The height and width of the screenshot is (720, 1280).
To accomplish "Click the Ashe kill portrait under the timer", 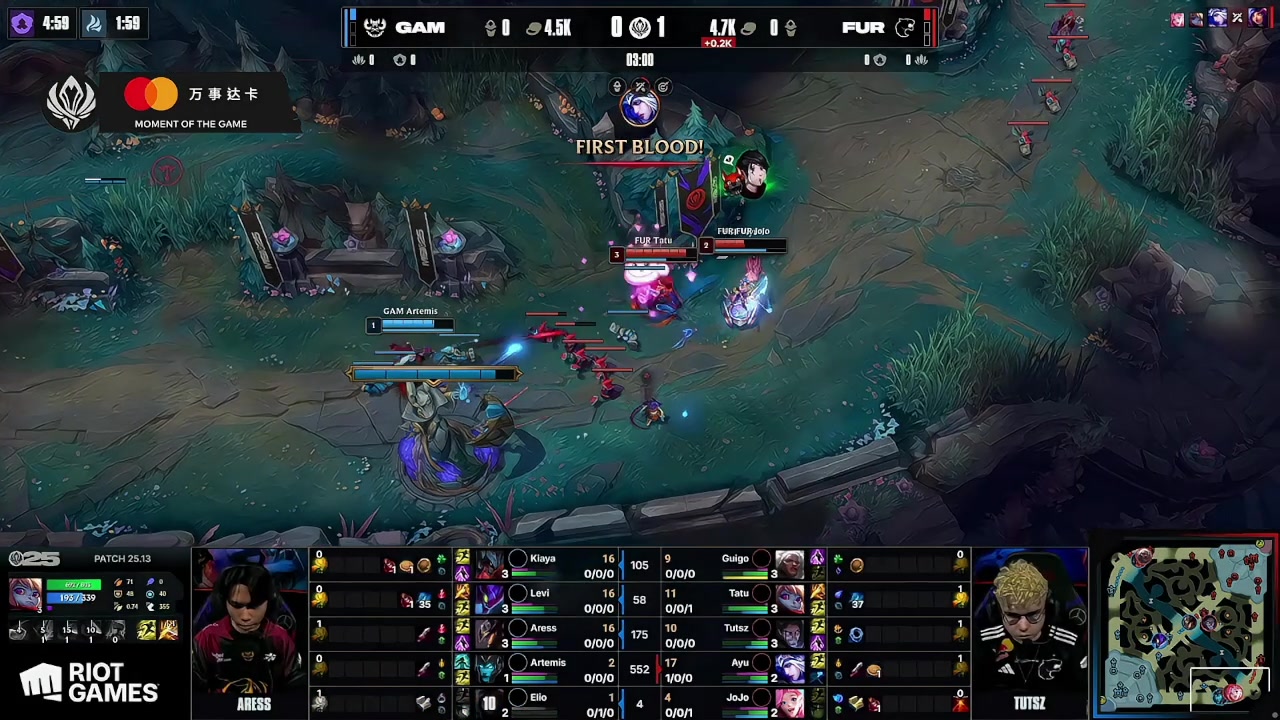I will click(x=640, y=109).
